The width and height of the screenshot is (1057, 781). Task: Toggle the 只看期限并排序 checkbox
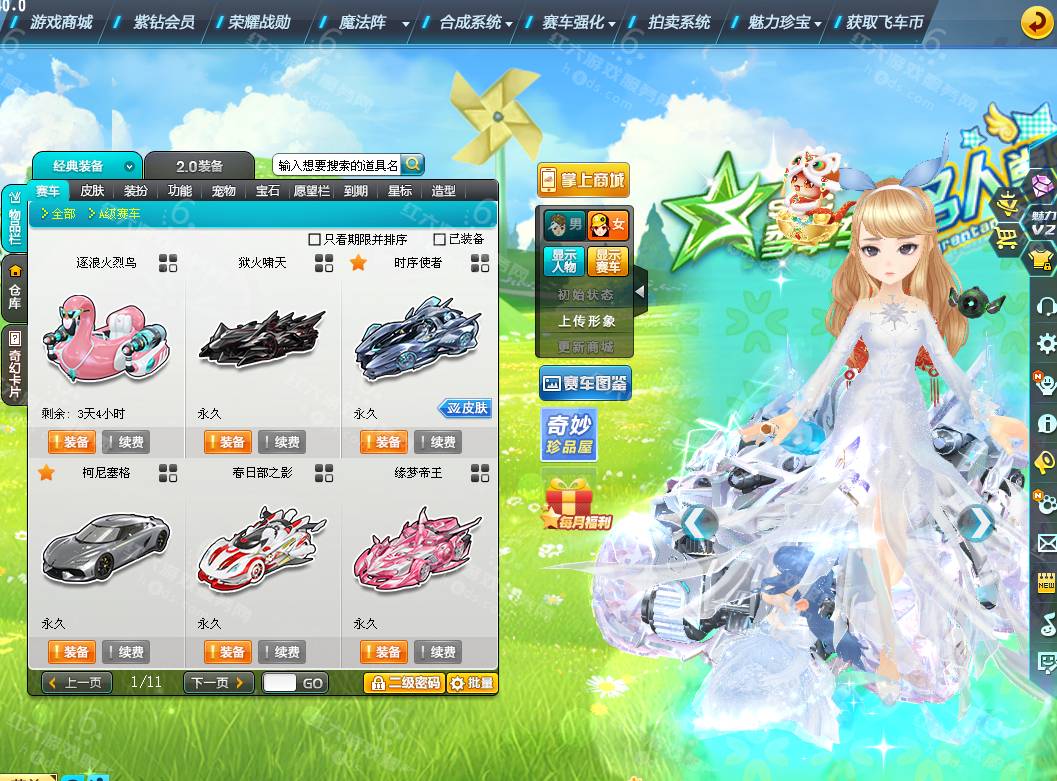[315, 240]
